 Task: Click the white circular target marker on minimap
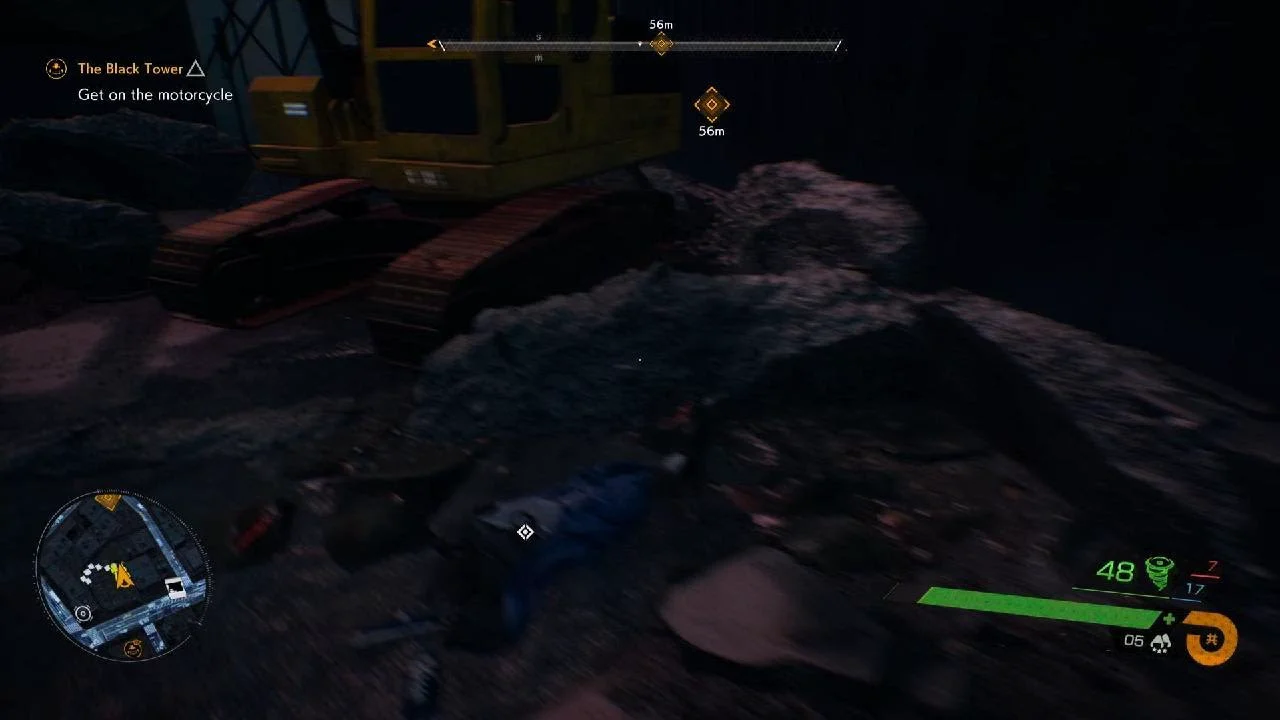[x=83, y=613]
